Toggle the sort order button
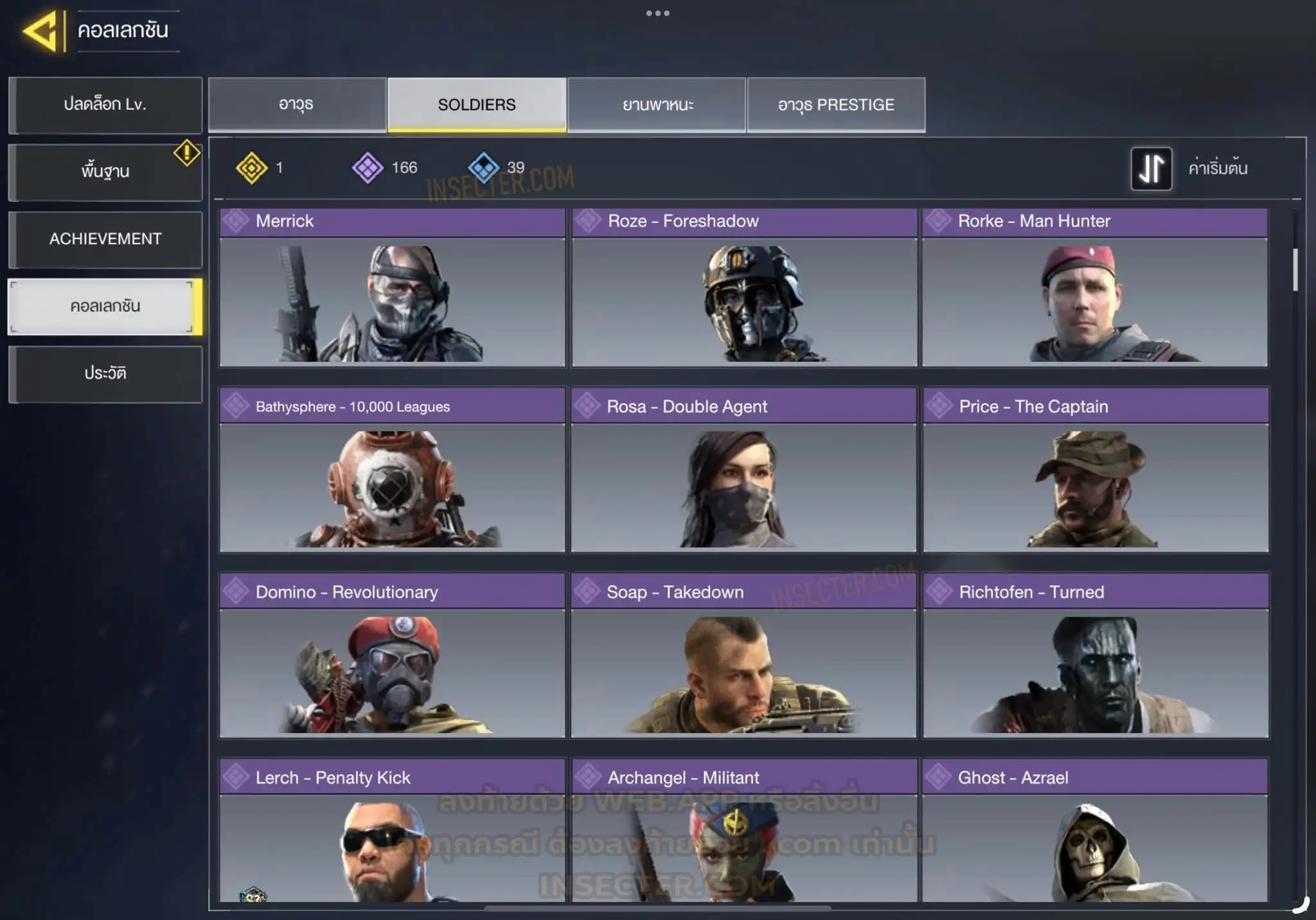The image size is (1316, 920). (1151, 168)
